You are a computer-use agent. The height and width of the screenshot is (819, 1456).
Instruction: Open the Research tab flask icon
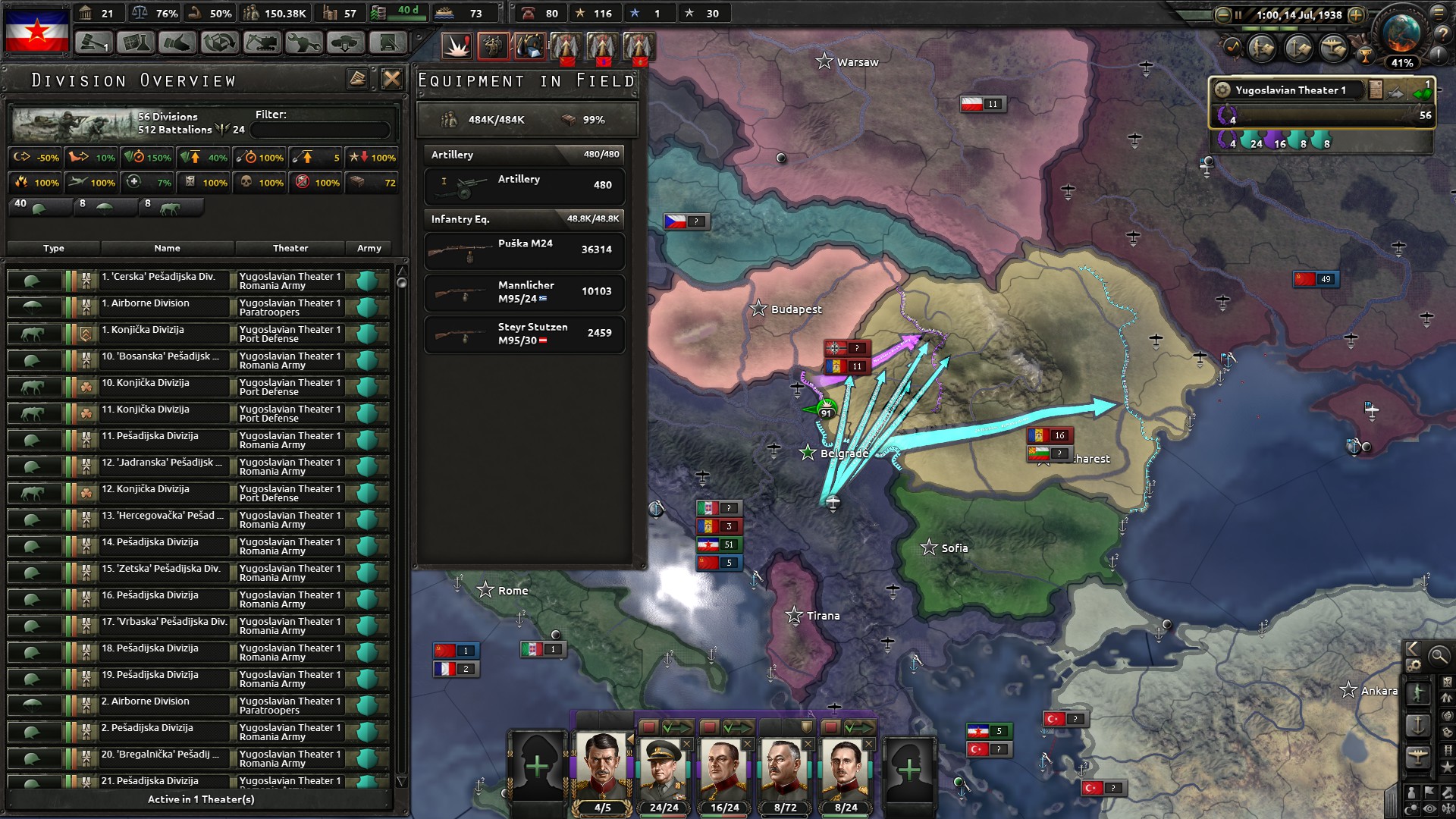(x=134, y=42)
